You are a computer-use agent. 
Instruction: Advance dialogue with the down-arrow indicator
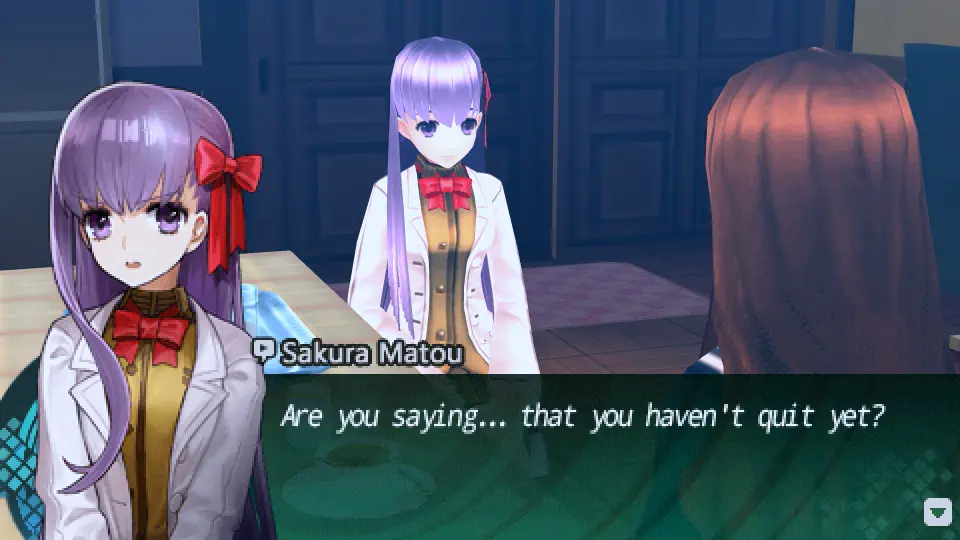[937, 513]
